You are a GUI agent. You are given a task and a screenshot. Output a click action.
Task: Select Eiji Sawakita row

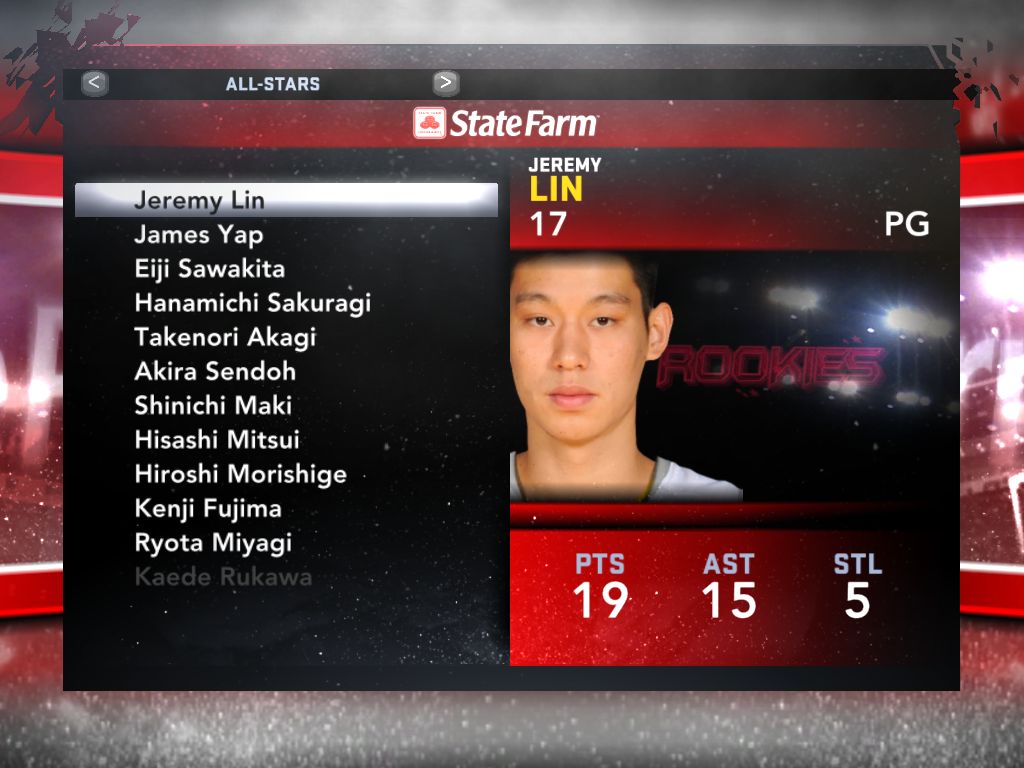[x=209, y=269]
